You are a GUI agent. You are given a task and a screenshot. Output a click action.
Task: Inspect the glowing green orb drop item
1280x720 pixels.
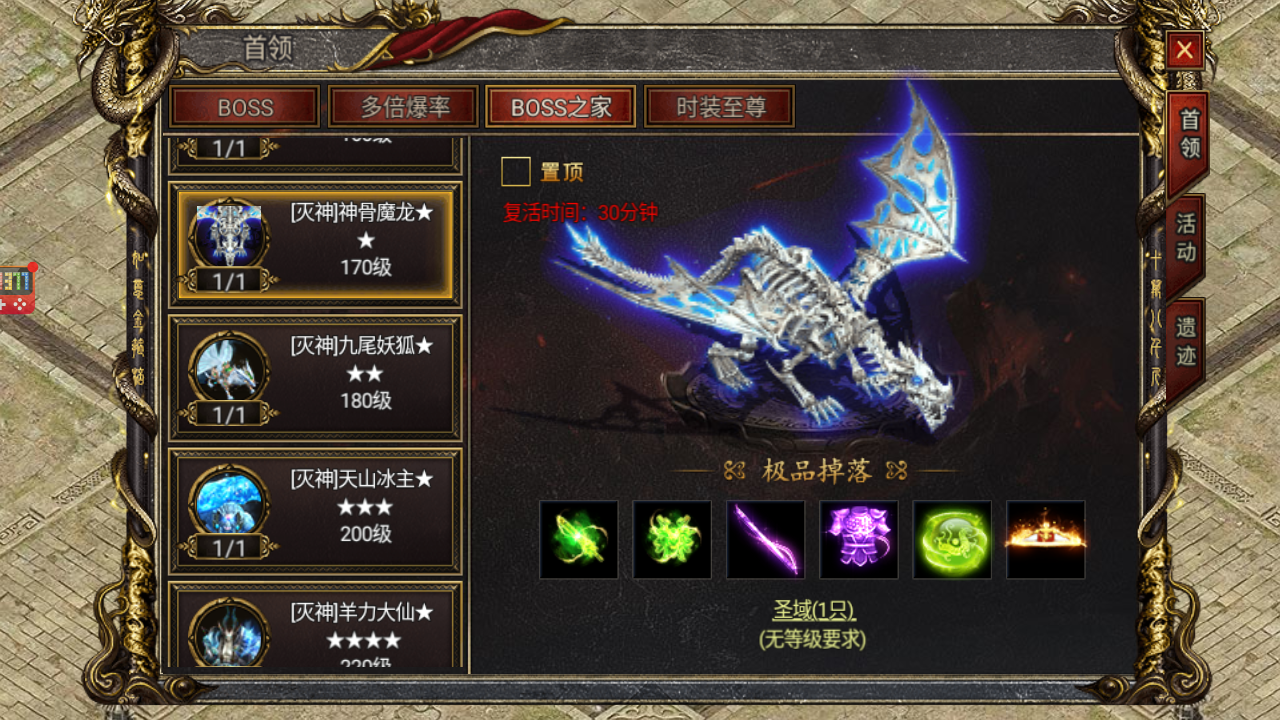pos(952,541)
